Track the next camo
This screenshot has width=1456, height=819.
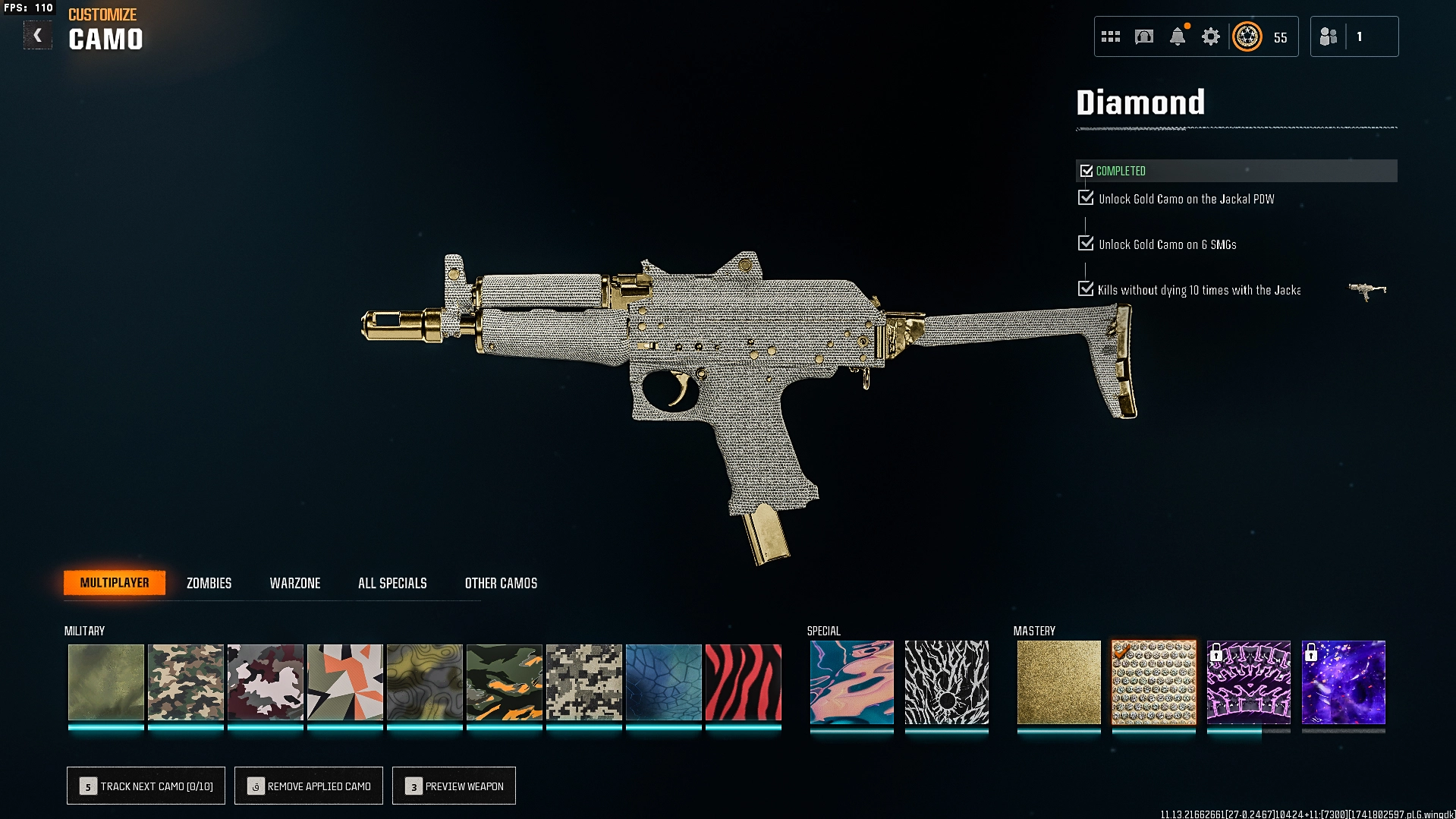146,786
